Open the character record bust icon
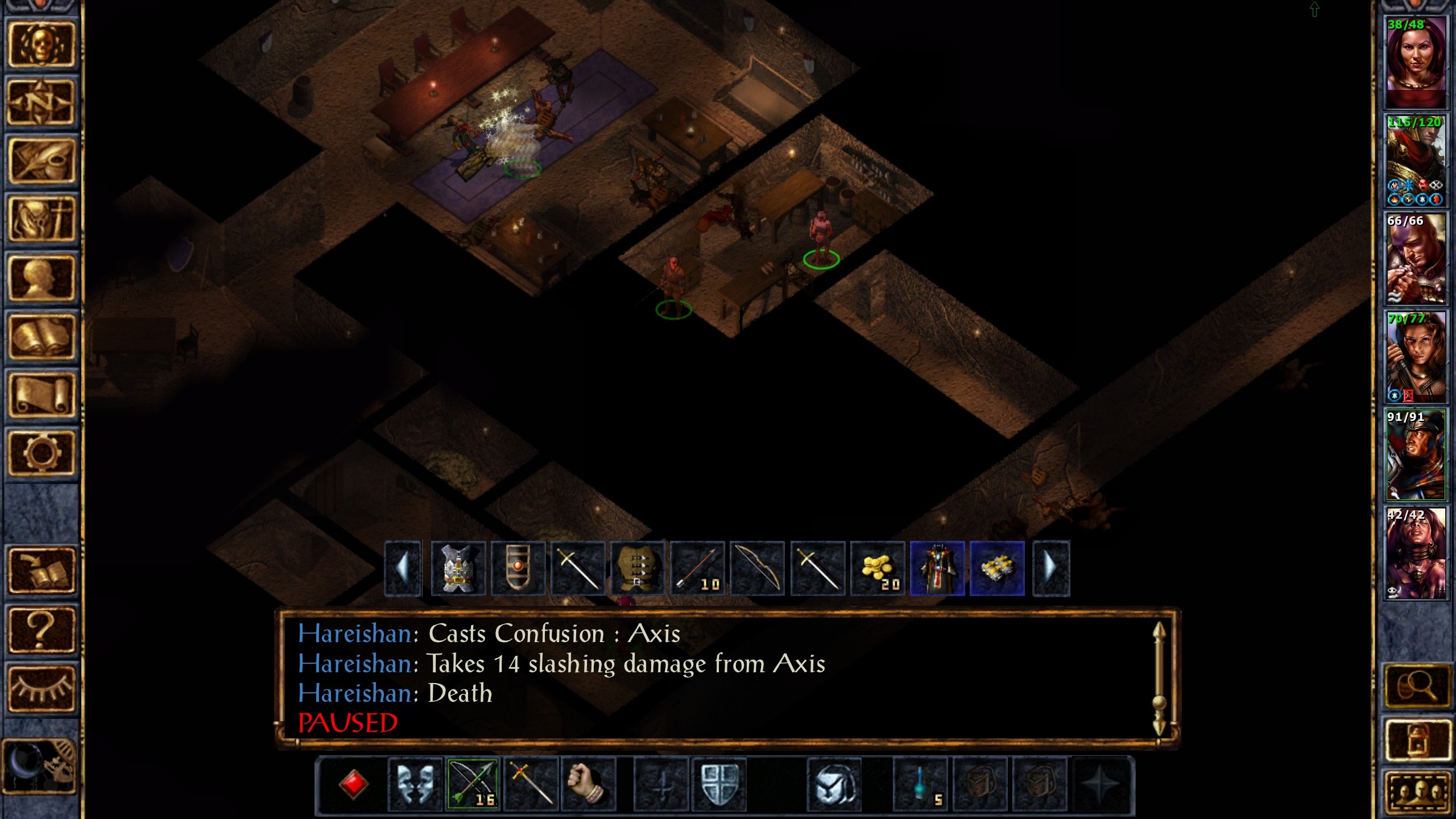 point(41,278)
